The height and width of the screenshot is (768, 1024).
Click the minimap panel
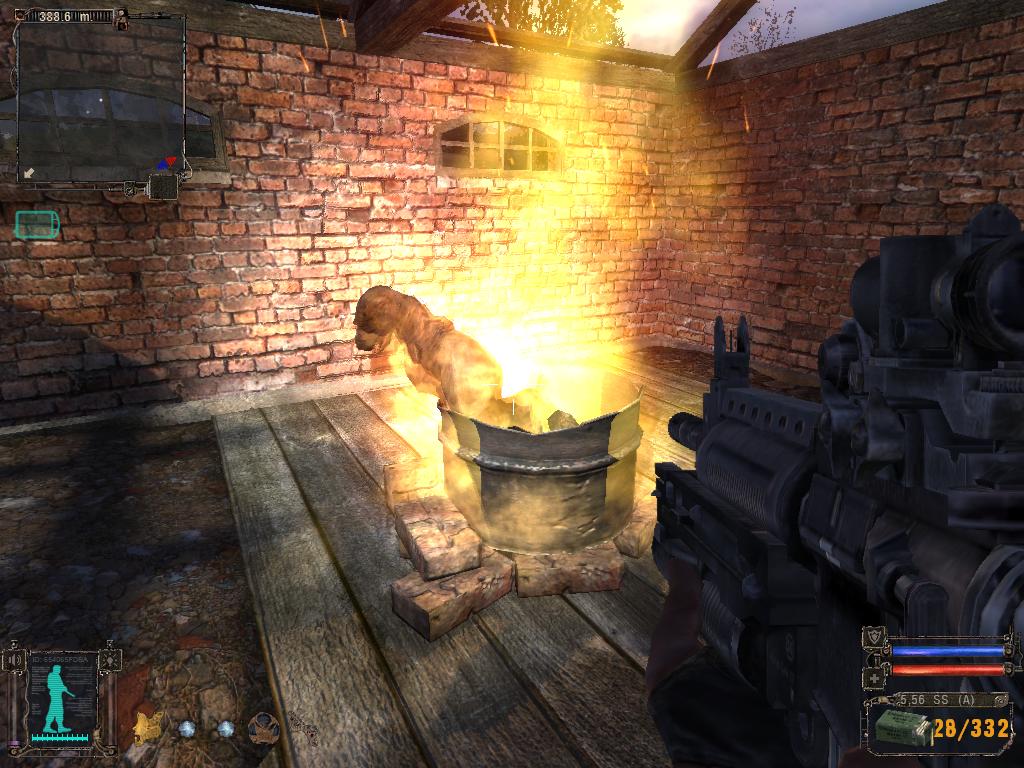pos(101,100)
